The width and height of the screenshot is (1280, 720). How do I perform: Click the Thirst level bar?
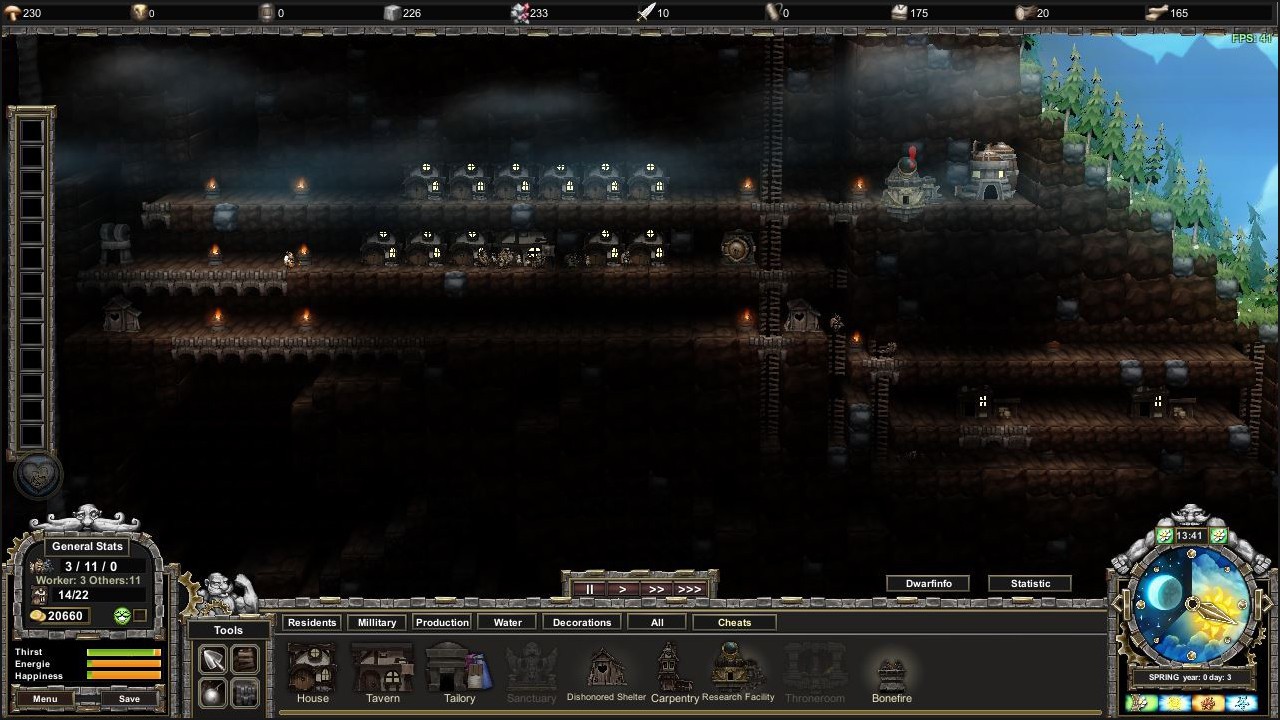[122, 650]
